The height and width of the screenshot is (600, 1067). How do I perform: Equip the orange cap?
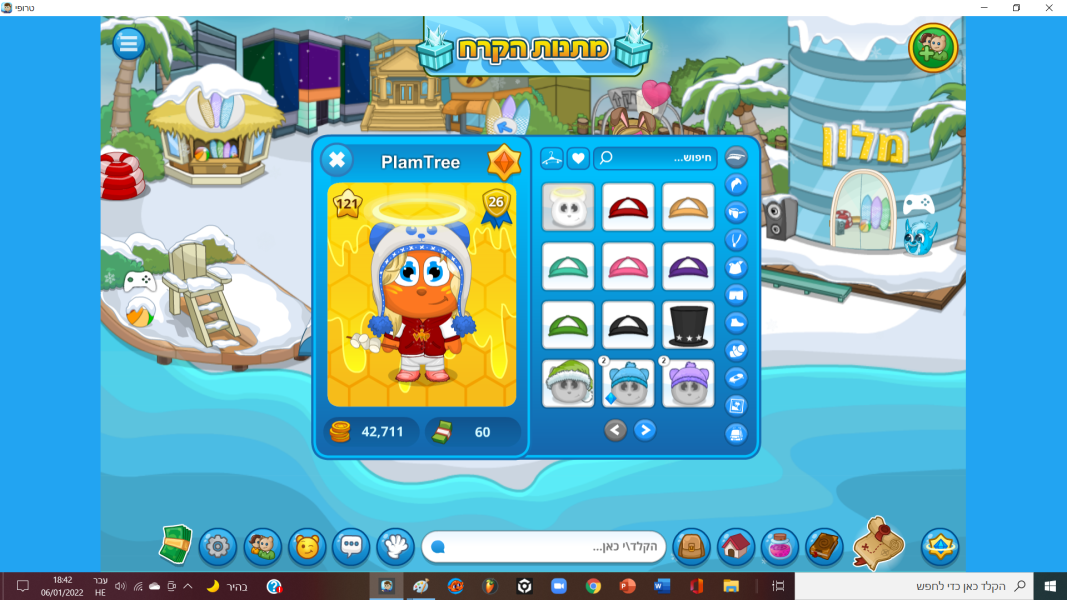coord(688,207)
